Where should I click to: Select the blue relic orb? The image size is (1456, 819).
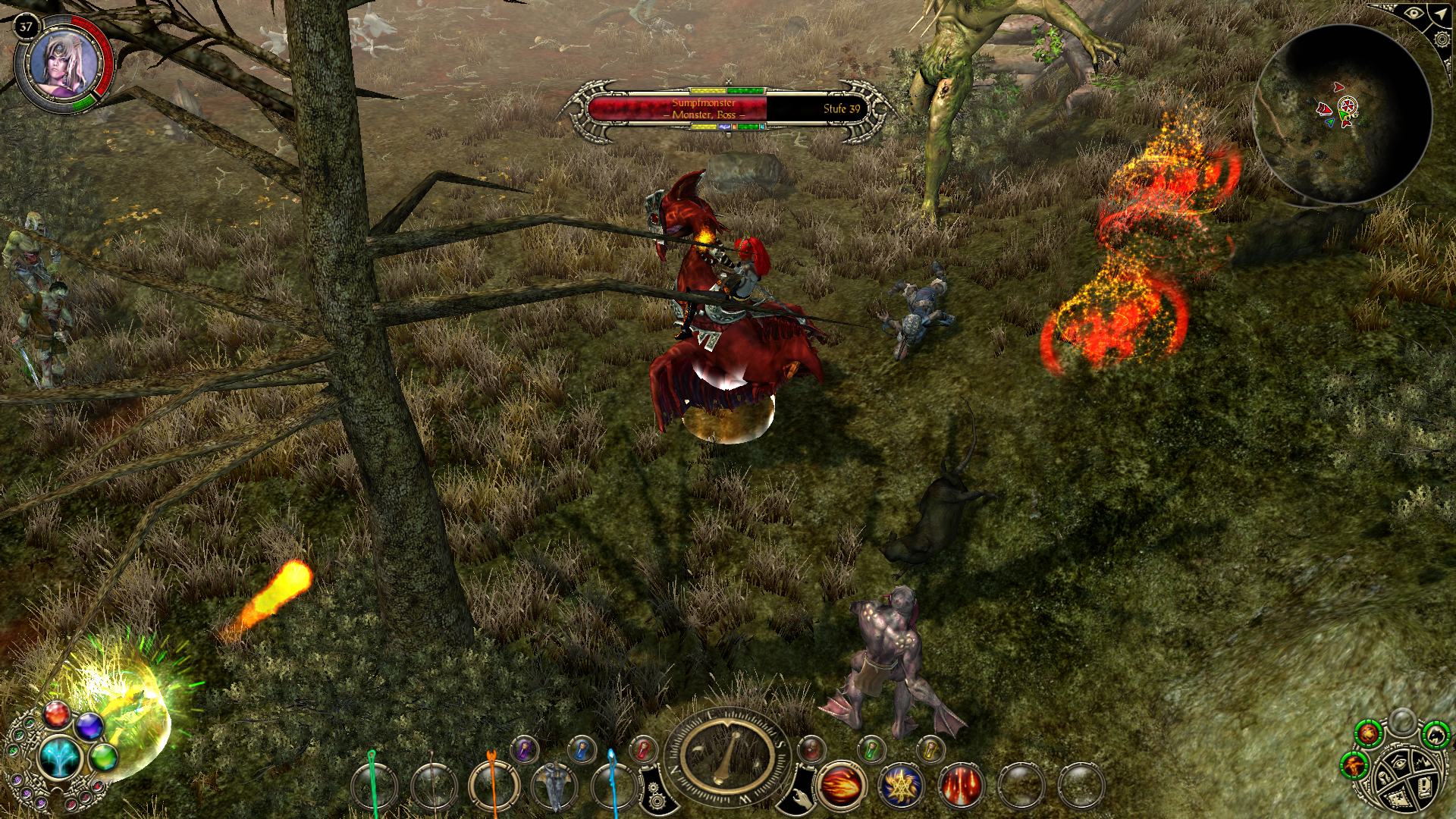coord(89,726)
